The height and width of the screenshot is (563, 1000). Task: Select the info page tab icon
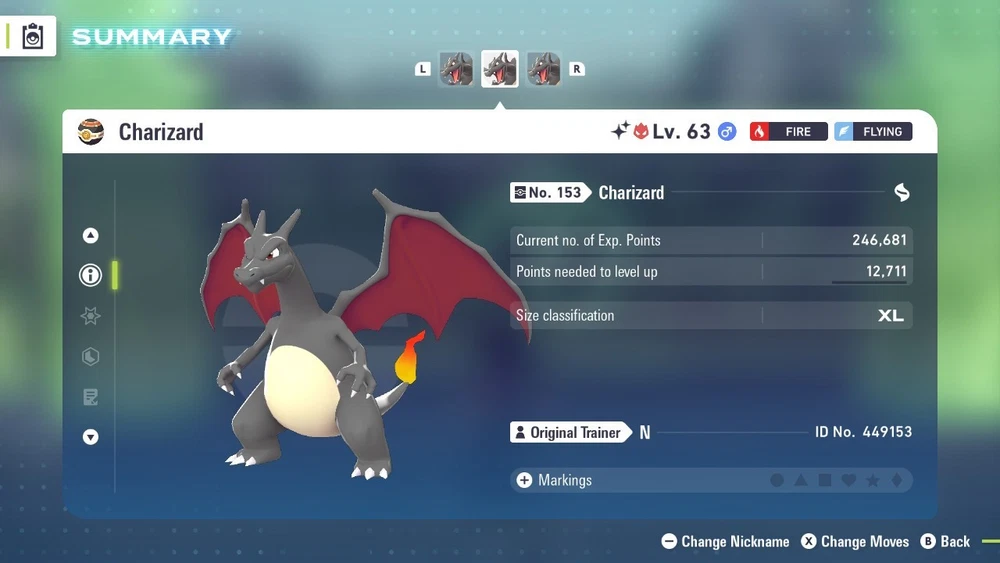point(90,275)
